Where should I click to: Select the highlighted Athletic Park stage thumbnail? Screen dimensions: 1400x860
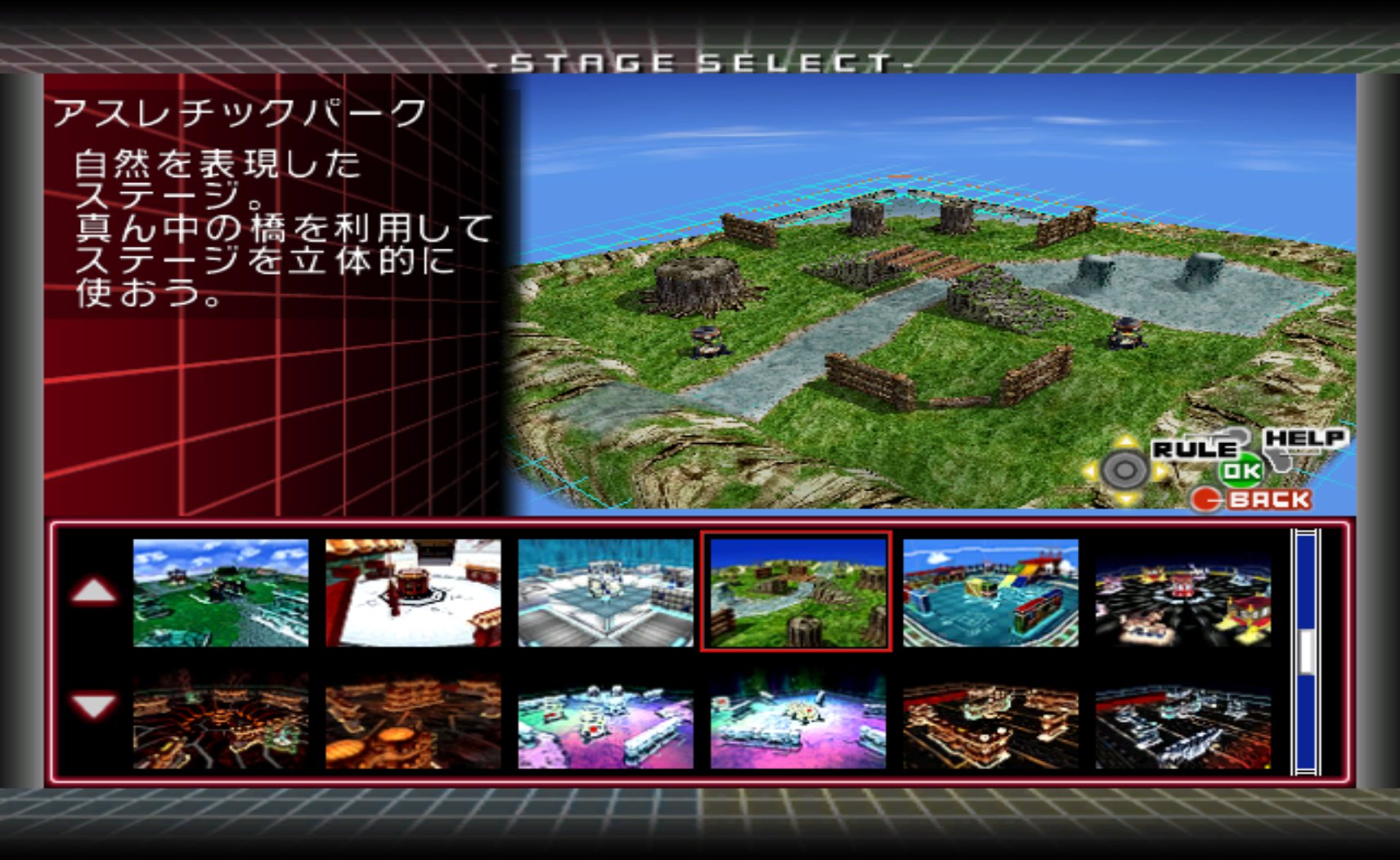(x=797, y=593)
